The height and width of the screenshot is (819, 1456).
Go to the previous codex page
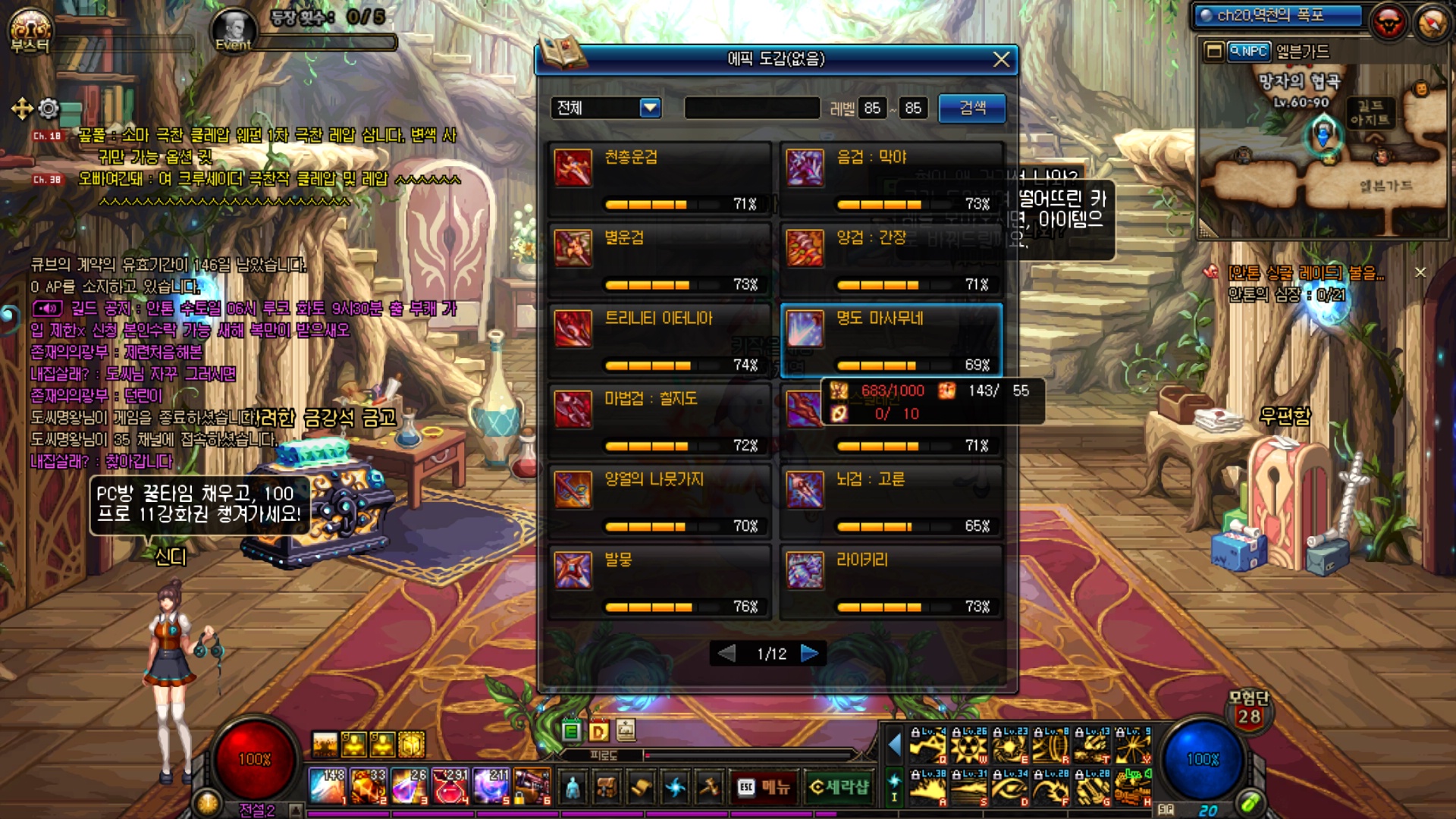(726, 653)
